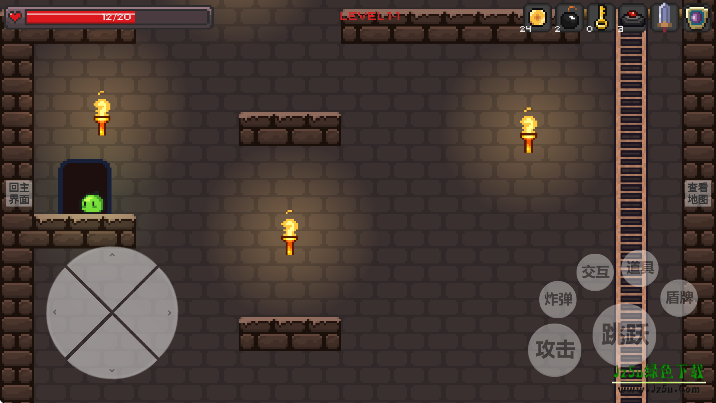Screen dimensions: 716x403
Task: Tap the 炸弹 bomb button
Action: [558, 299]
